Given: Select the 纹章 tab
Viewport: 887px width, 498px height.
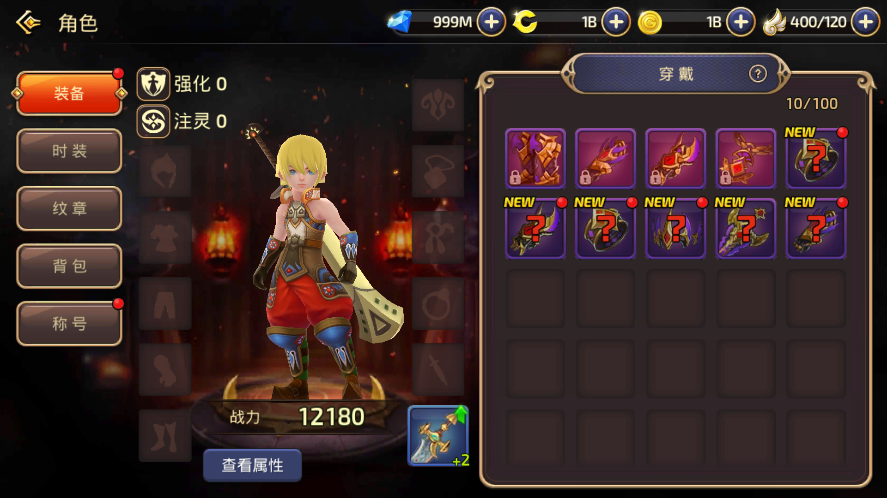Looking at the screenshot, I should 69,209.
